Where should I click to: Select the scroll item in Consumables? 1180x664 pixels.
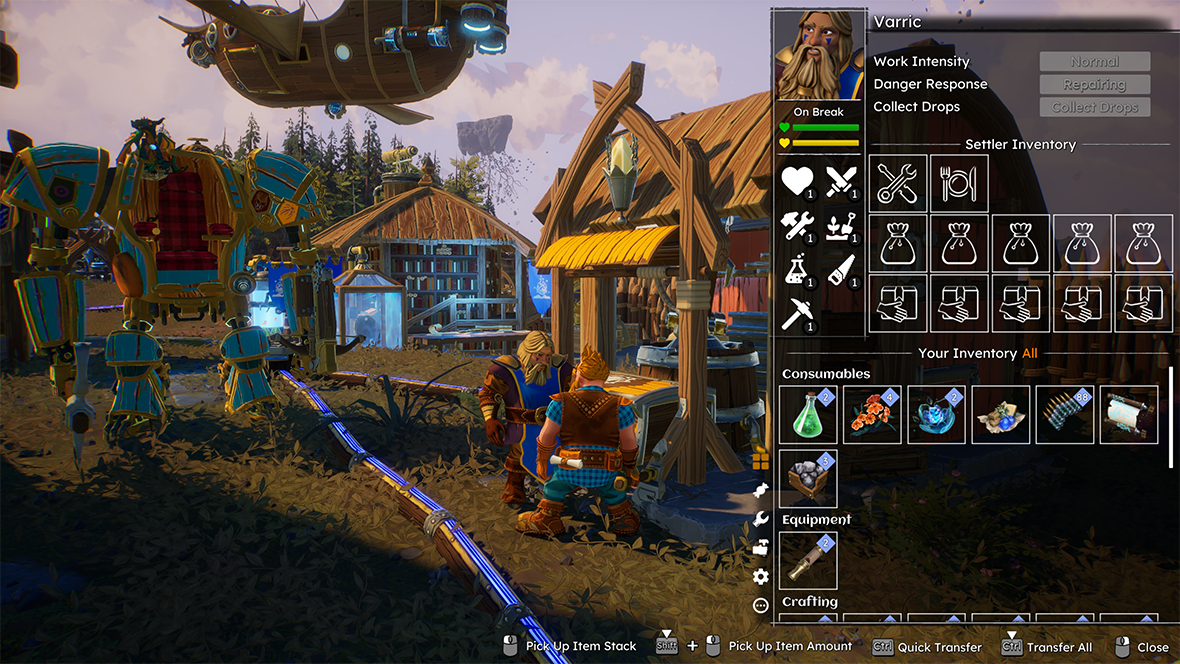click(1128, 415)
